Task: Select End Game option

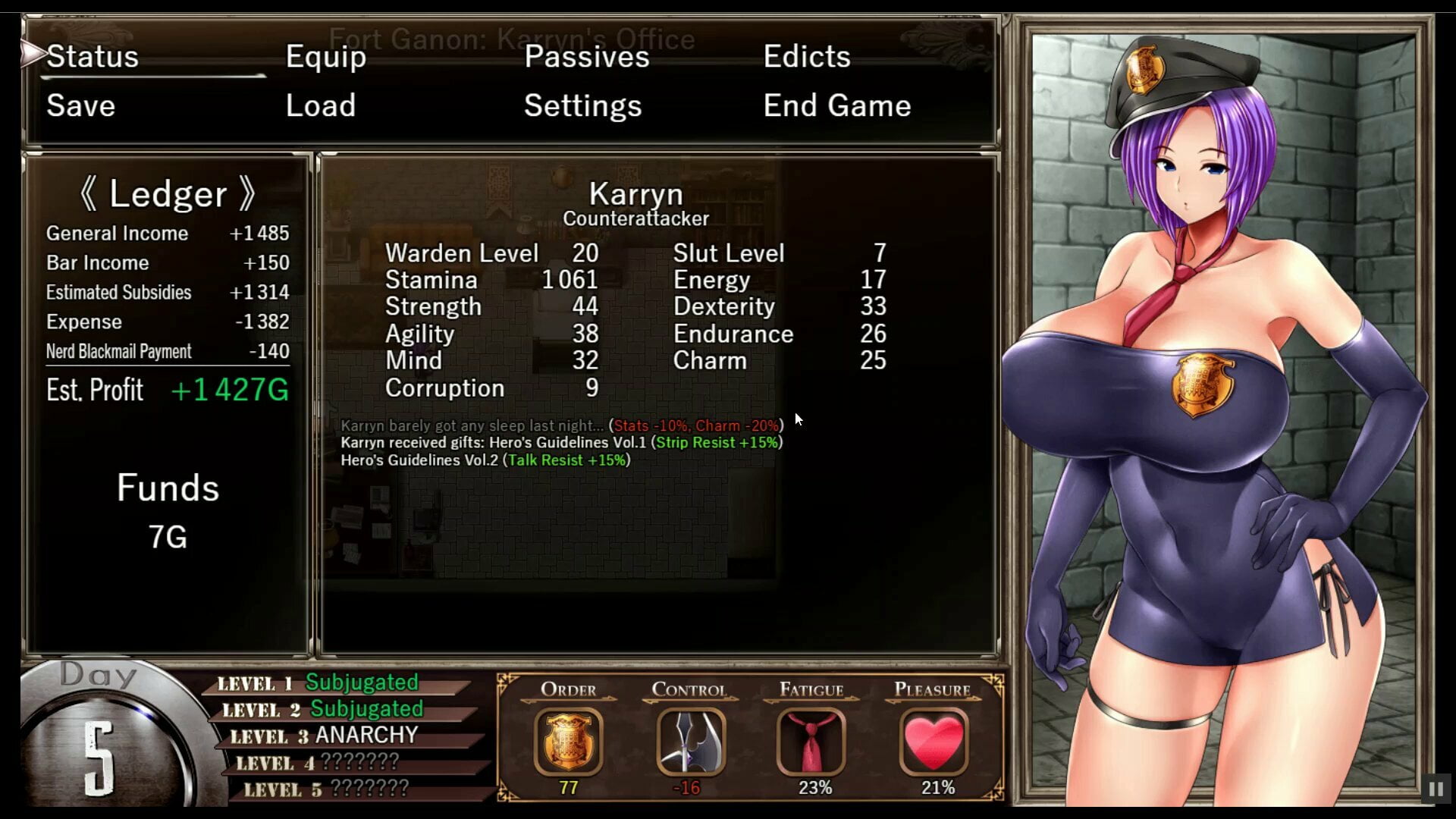Action: pyautogui.click(x=837, y=106)
